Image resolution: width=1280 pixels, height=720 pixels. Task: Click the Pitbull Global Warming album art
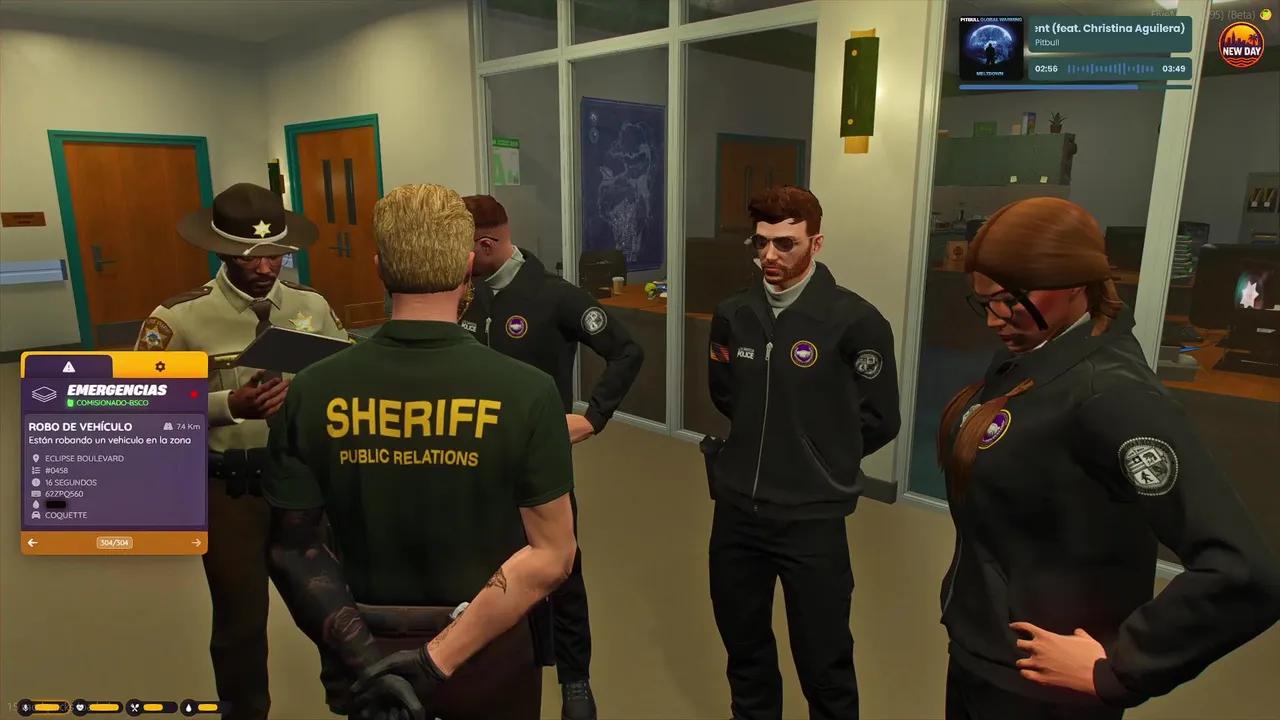tap(991, 45)
